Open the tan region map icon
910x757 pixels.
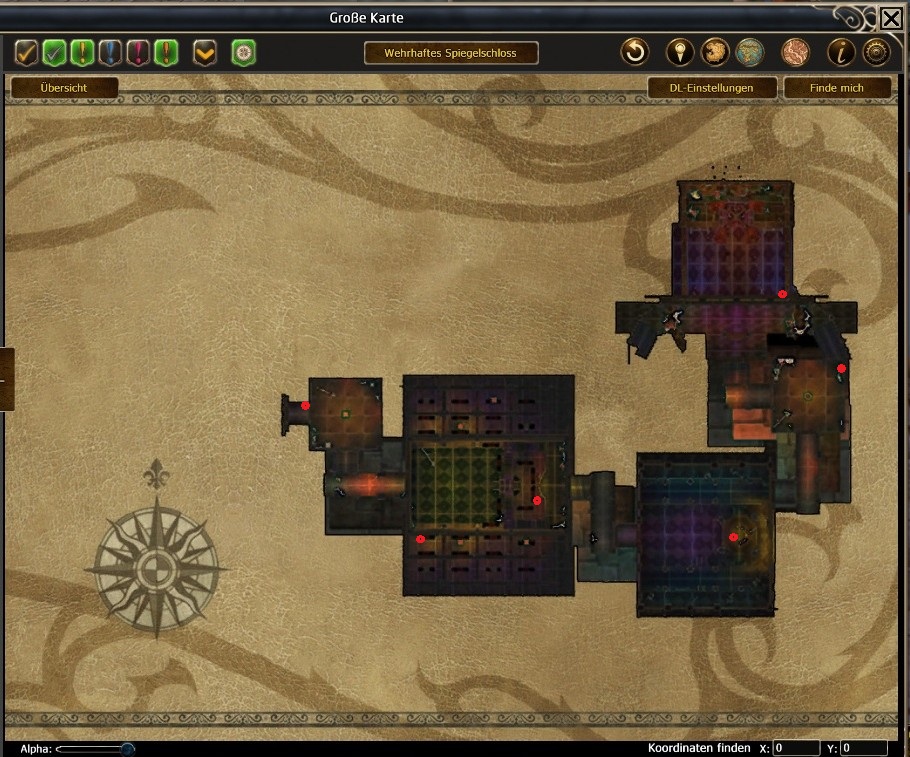(715, 52)
